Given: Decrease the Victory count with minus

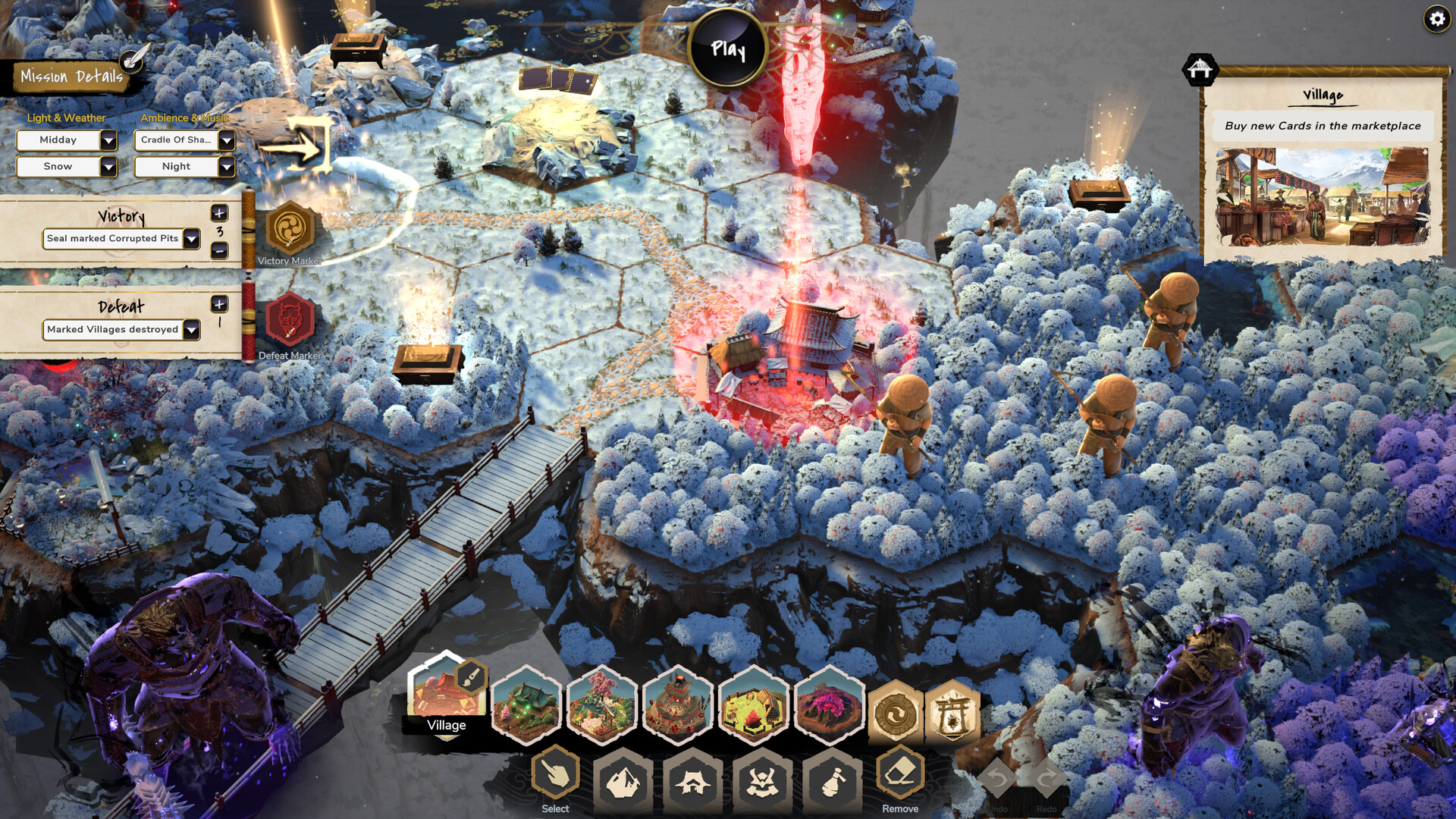Looking at the screenshot, I should (x=219, y=250).
